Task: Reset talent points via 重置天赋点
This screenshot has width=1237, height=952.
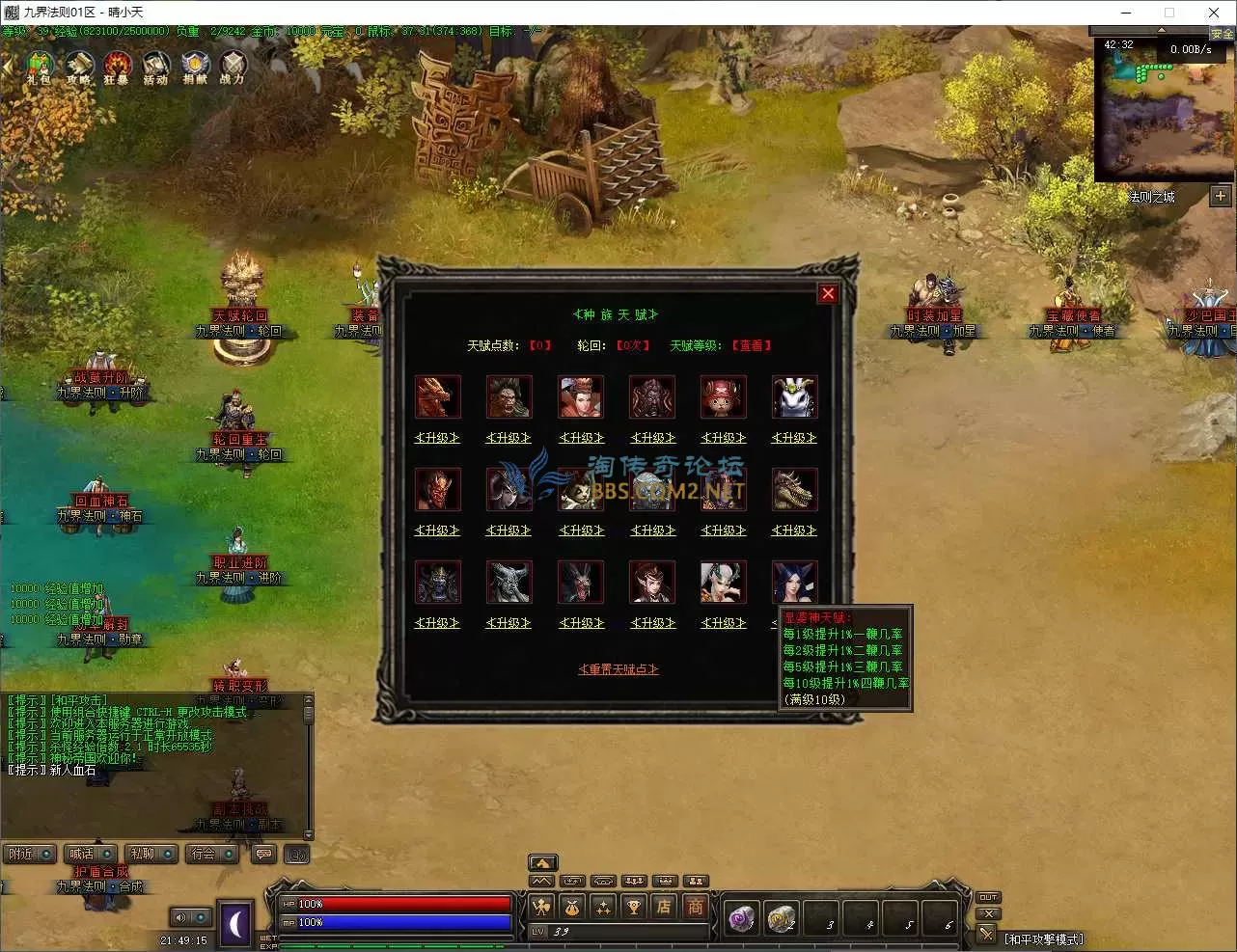Action: point(618,669)
